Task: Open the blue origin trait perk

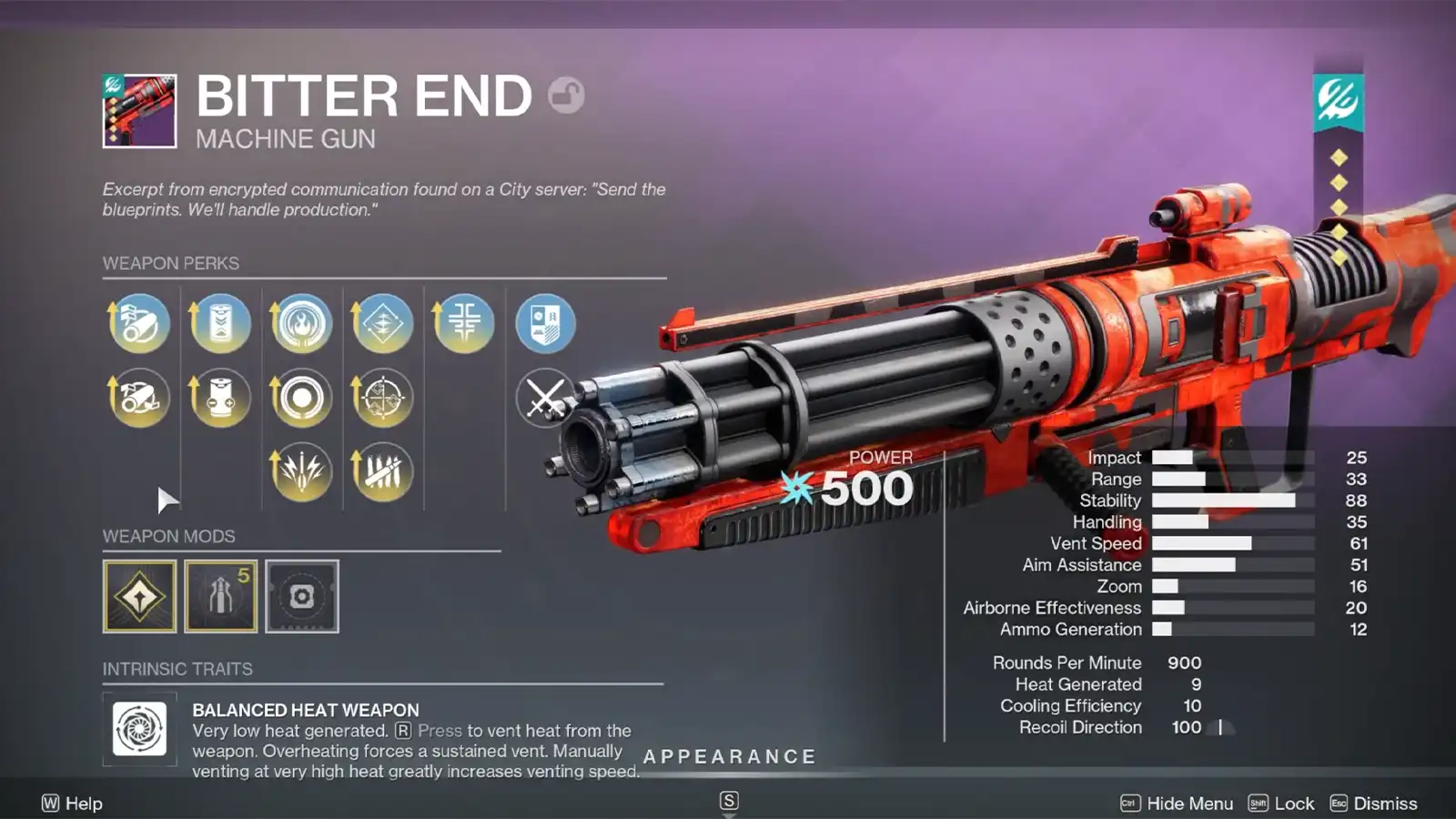Action: pos(546,323)
